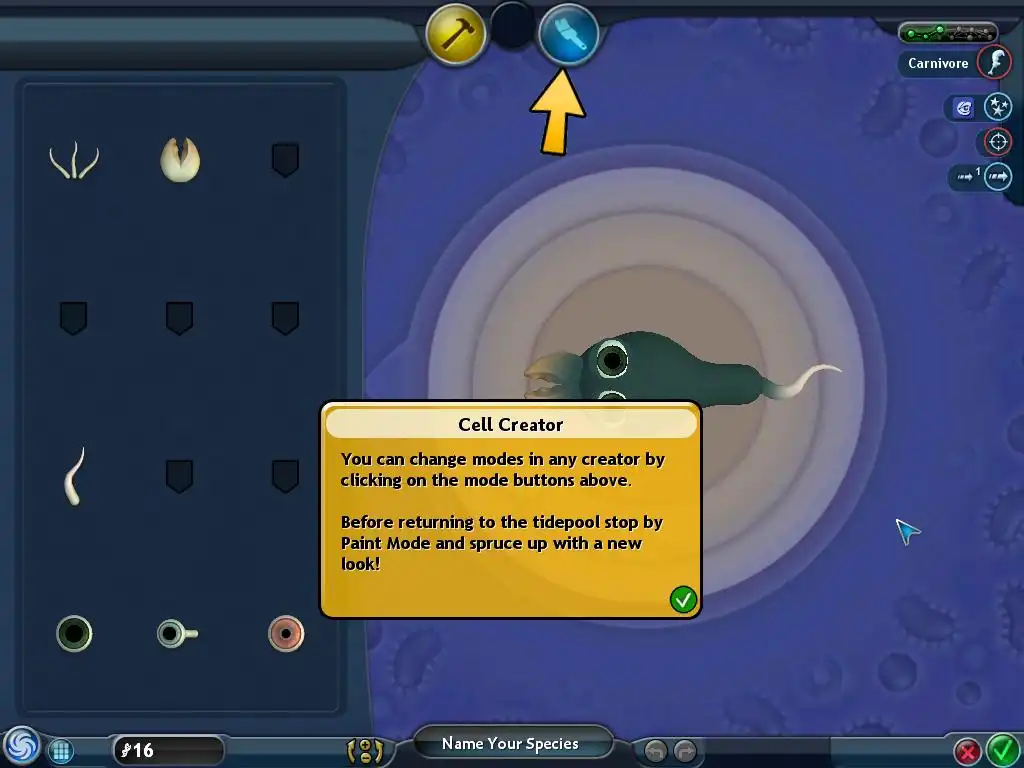Viewport: 1024px width, 768px height.
Task: Click the arrow speed stat icon
Action: pyautogui.click(x=998, y=177)
